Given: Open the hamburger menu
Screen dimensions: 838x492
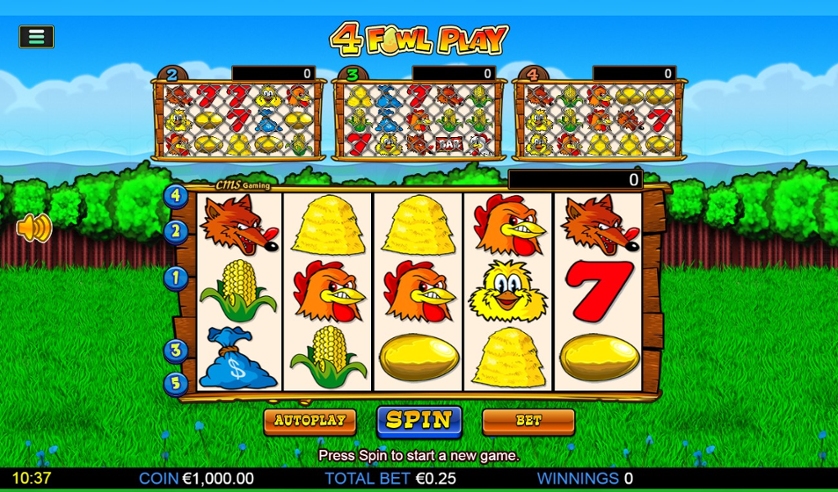Looking at the screenshot, I should pos(36,37).
